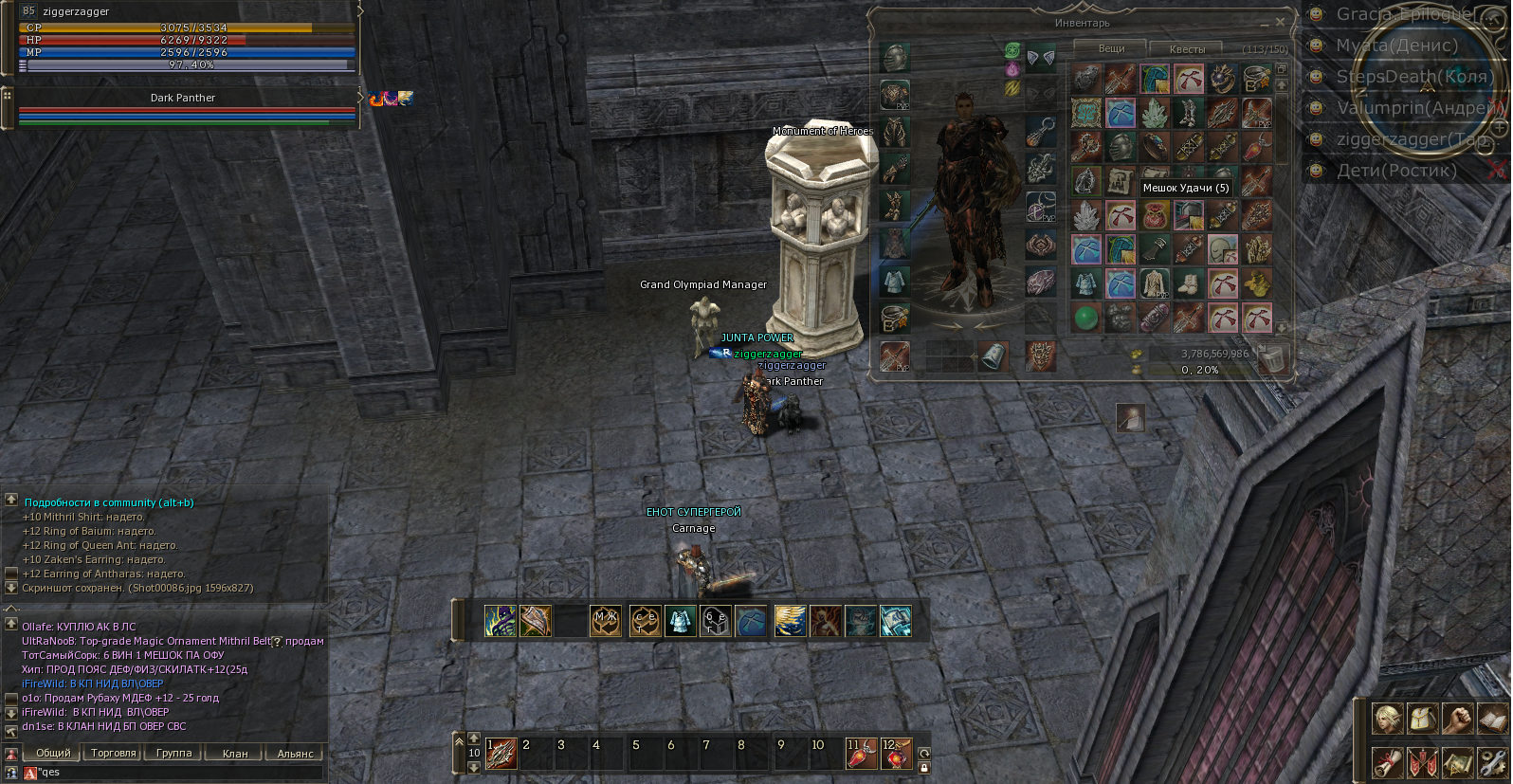Use the red potion in slot 12
Image resolution: width=1513 pixels, height=784 pixels.
896,755
